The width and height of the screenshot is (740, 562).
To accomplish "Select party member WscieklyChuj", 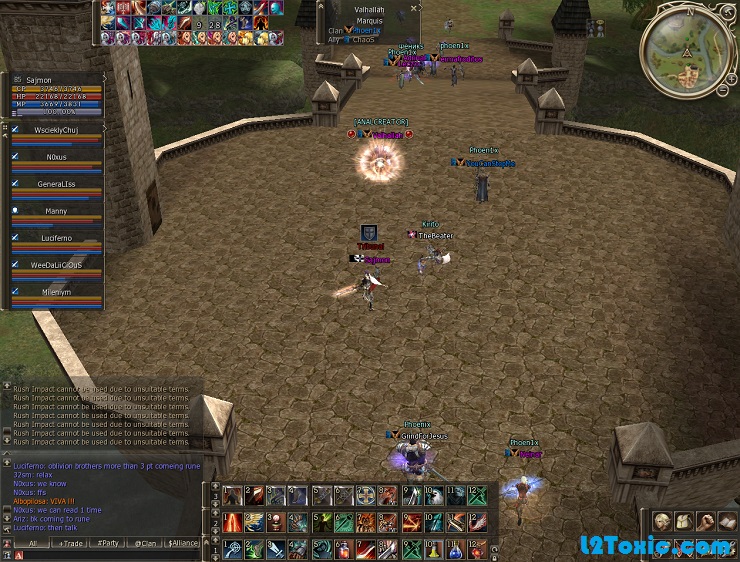I will pos(56,130).
